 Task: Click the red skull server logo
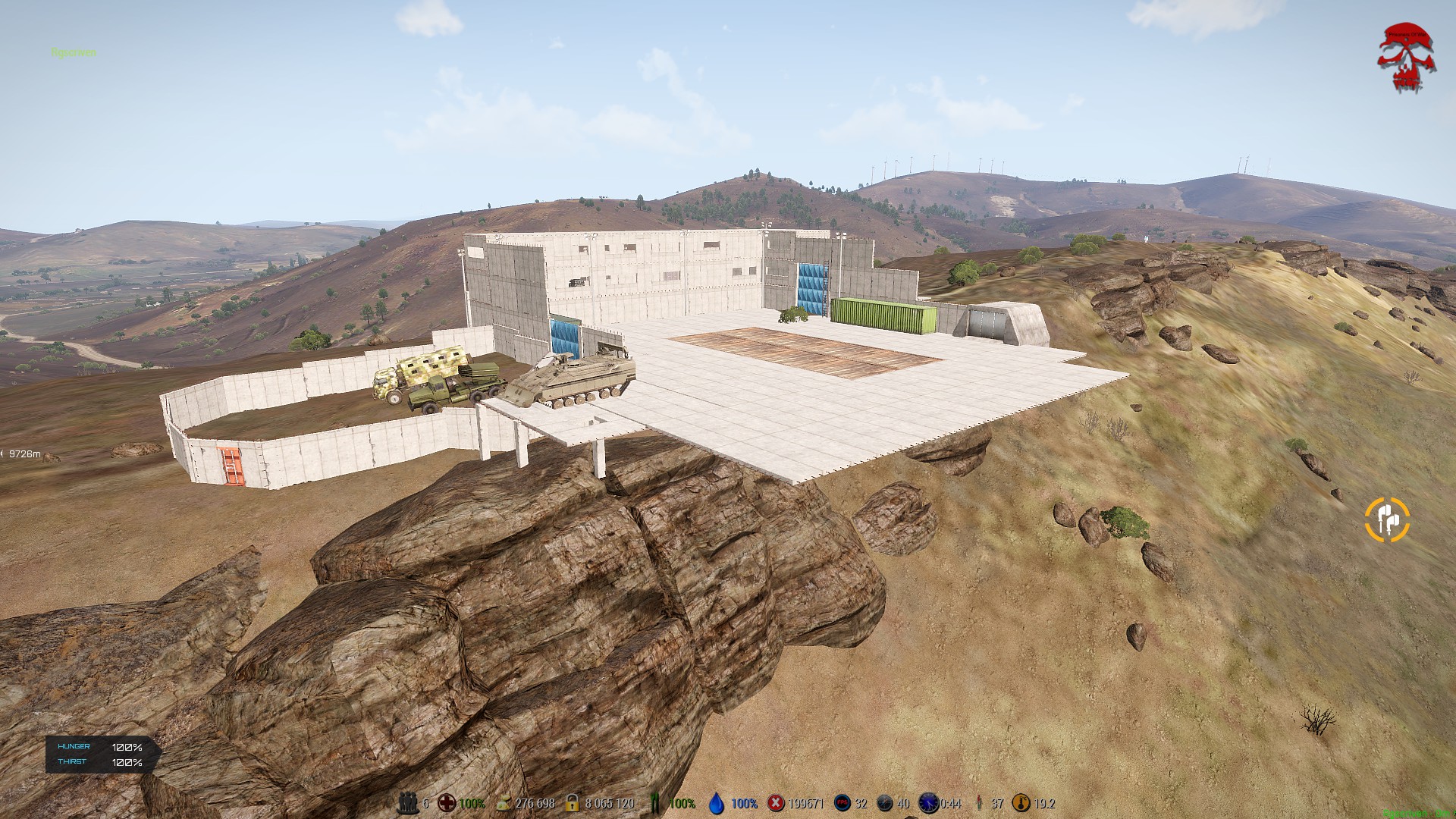click(1405, 58)
